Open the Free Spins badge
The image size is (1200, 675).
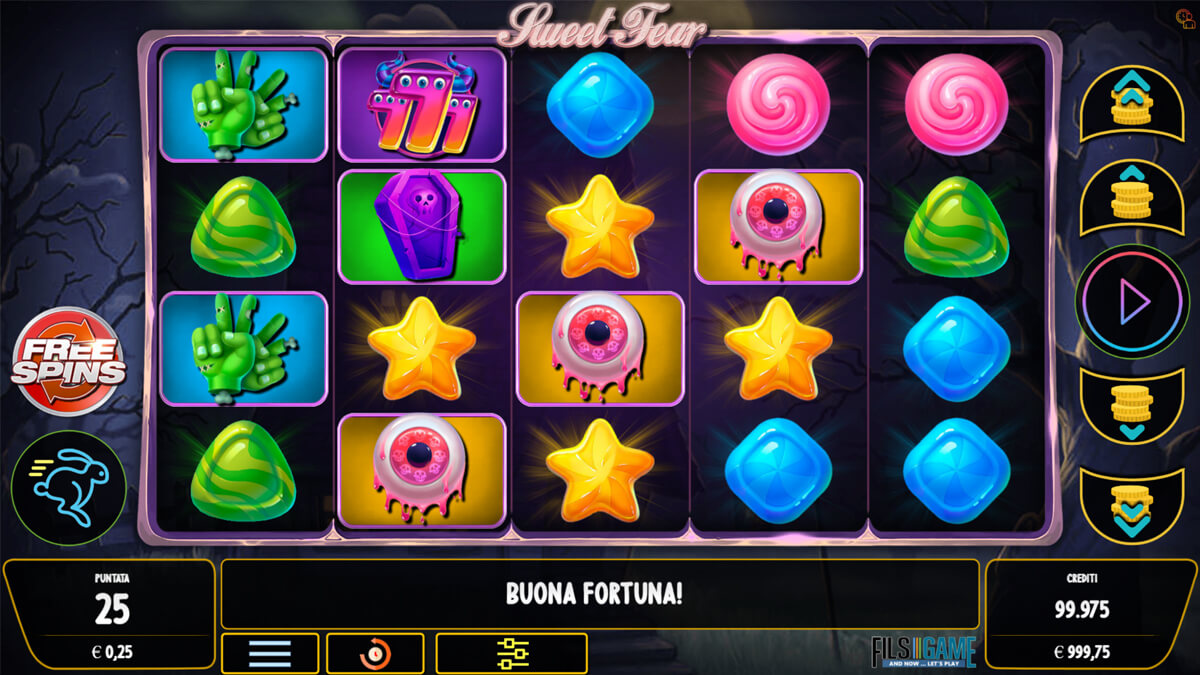(69, 361)
